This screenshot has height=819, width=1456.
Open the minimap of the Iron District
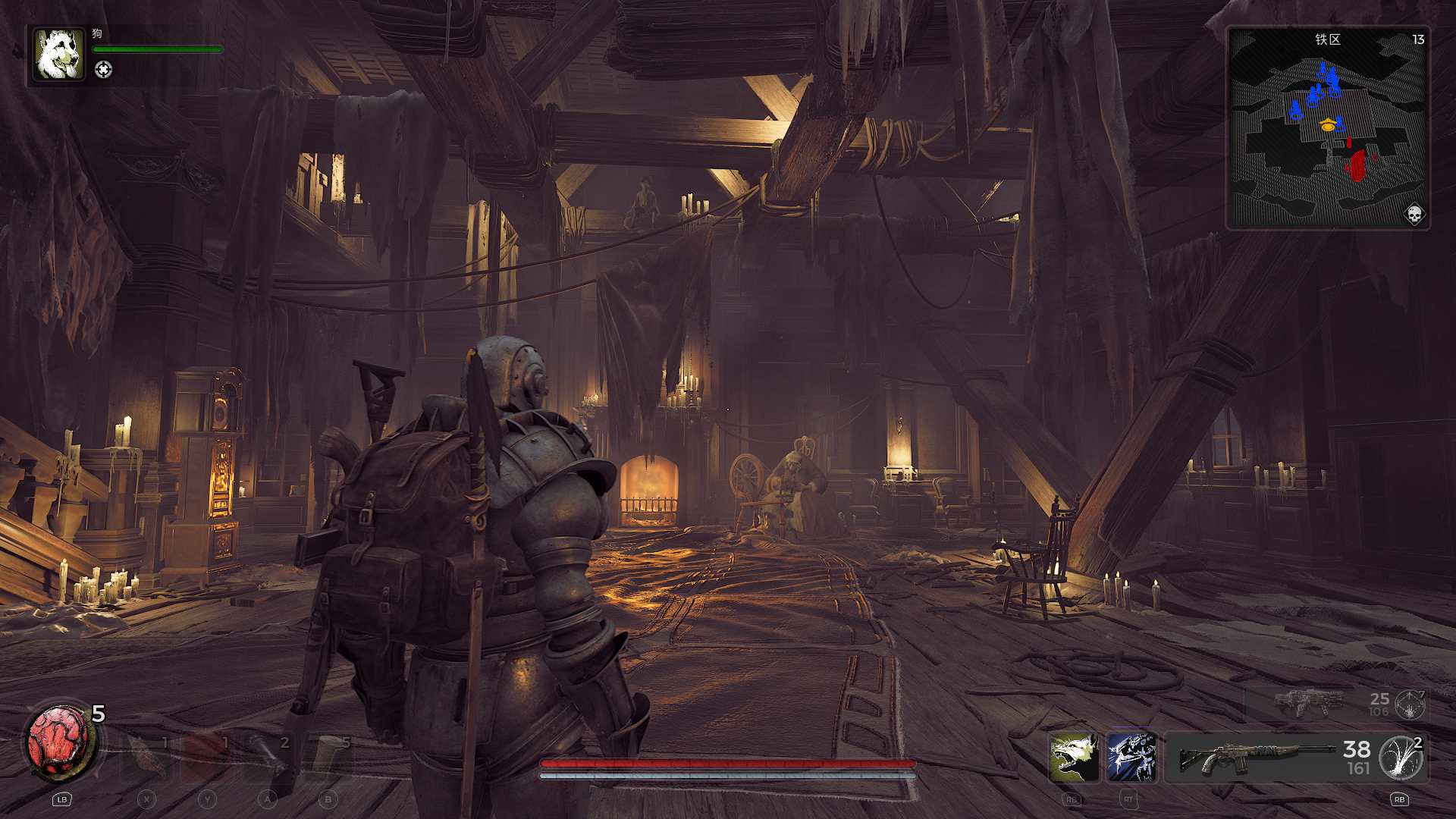pos(1327,129)
